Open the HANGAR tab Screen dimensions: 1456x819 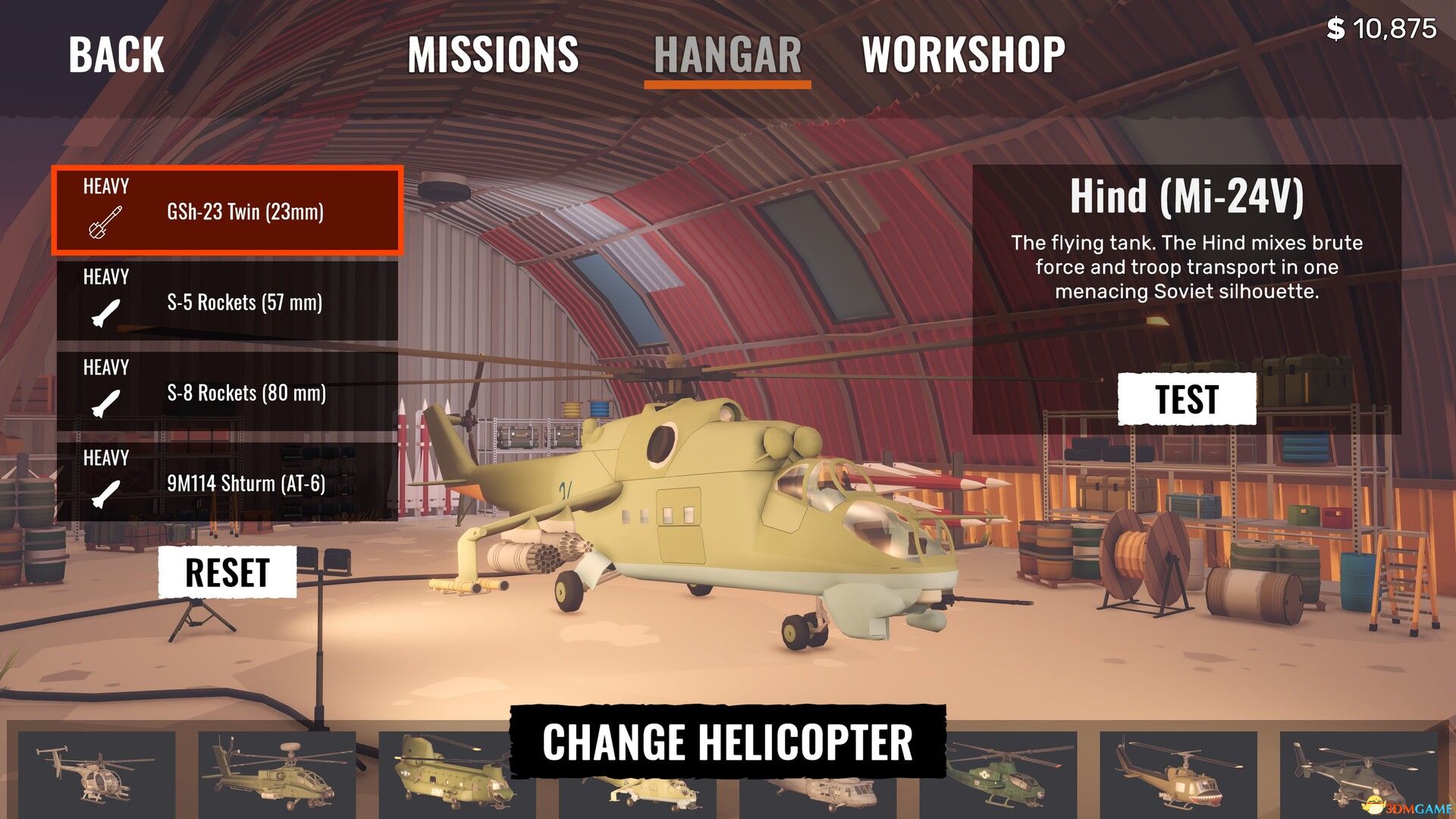coord(727,55)
